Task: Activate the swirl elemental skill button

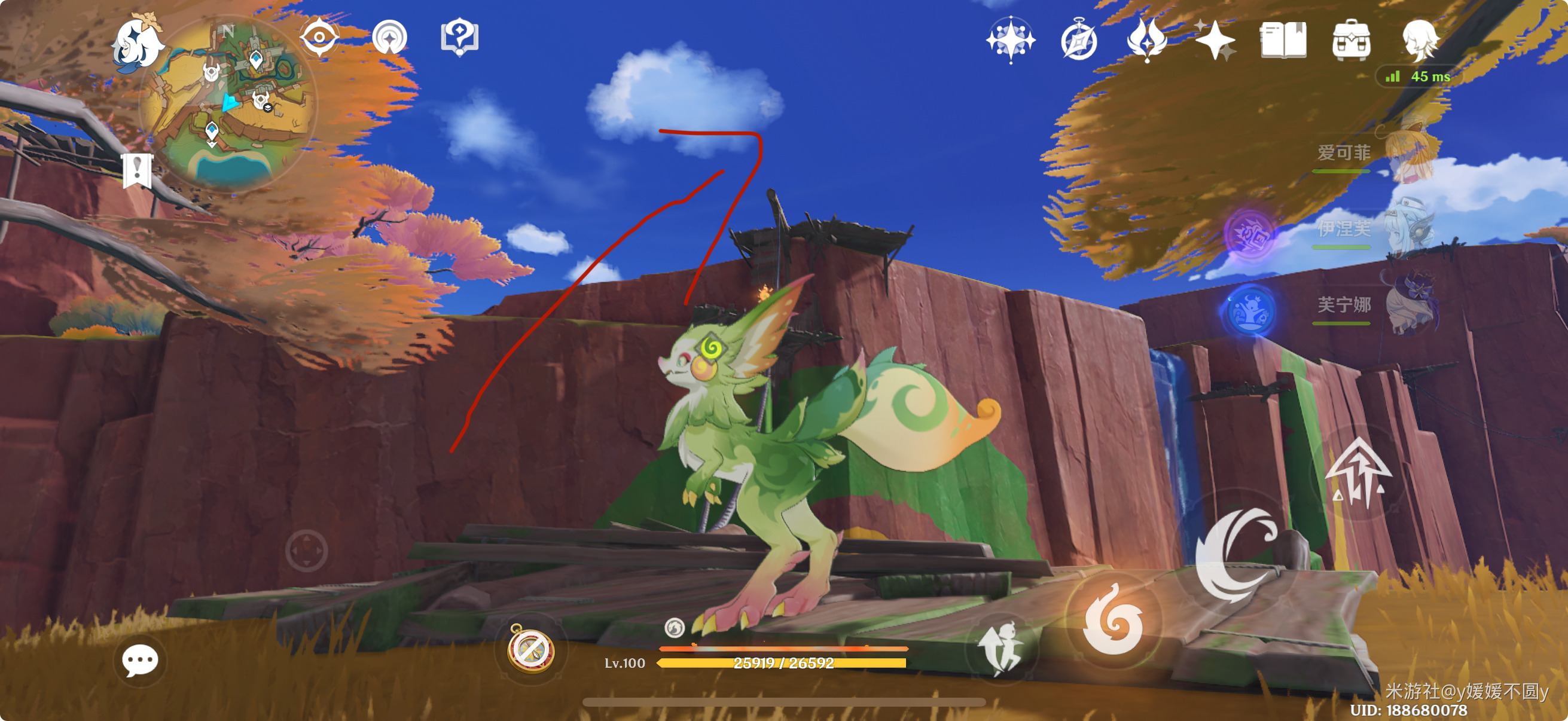Action: [1113, 621]
